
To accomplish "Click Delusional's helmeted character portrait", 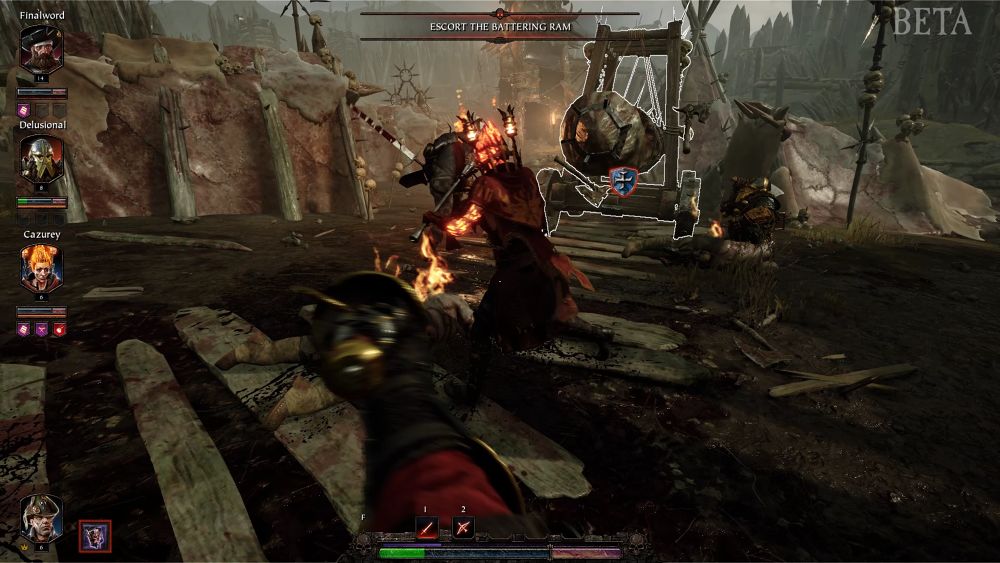I will (x=41, y=158).
